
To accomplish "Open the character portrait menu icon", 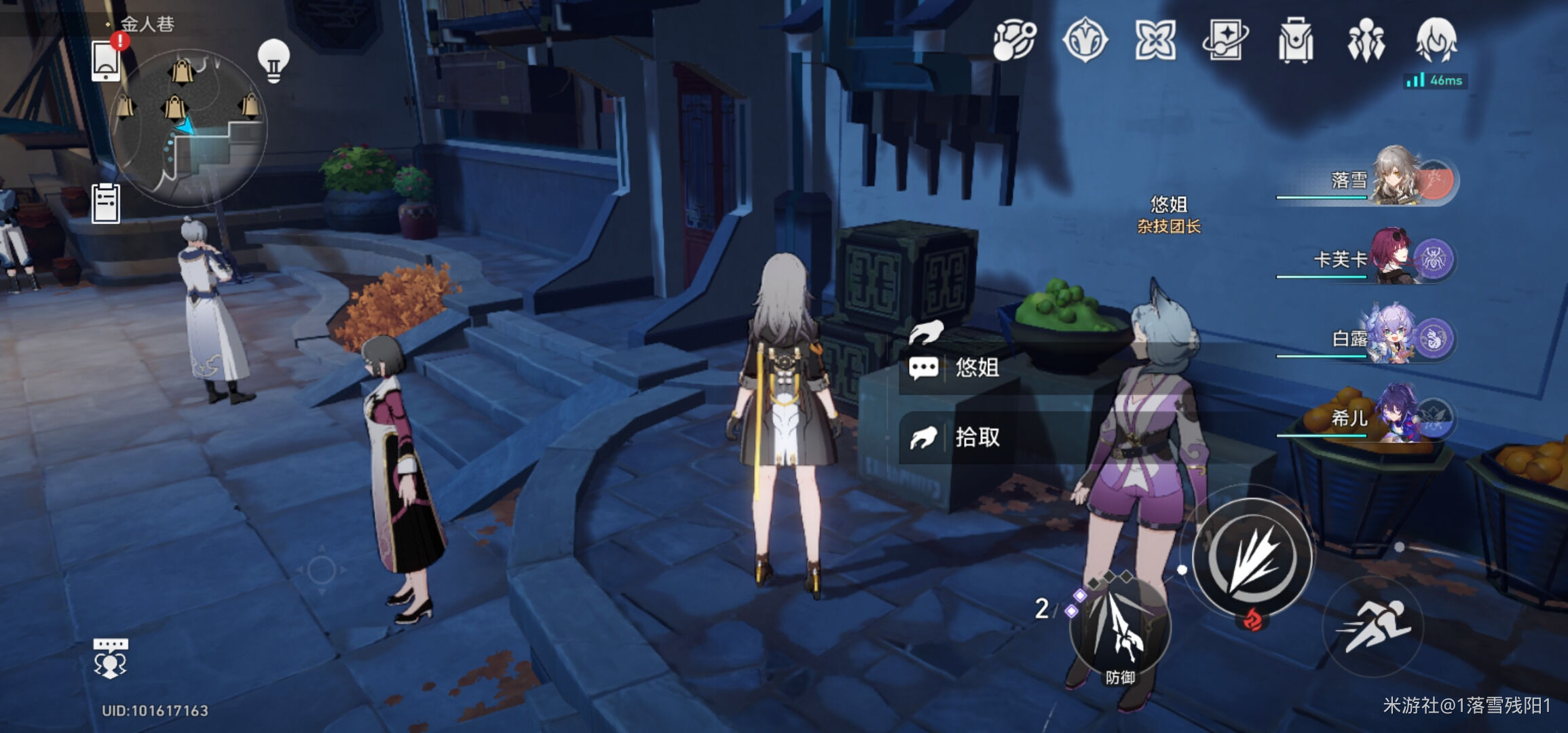I will (x=1436, y=41).
